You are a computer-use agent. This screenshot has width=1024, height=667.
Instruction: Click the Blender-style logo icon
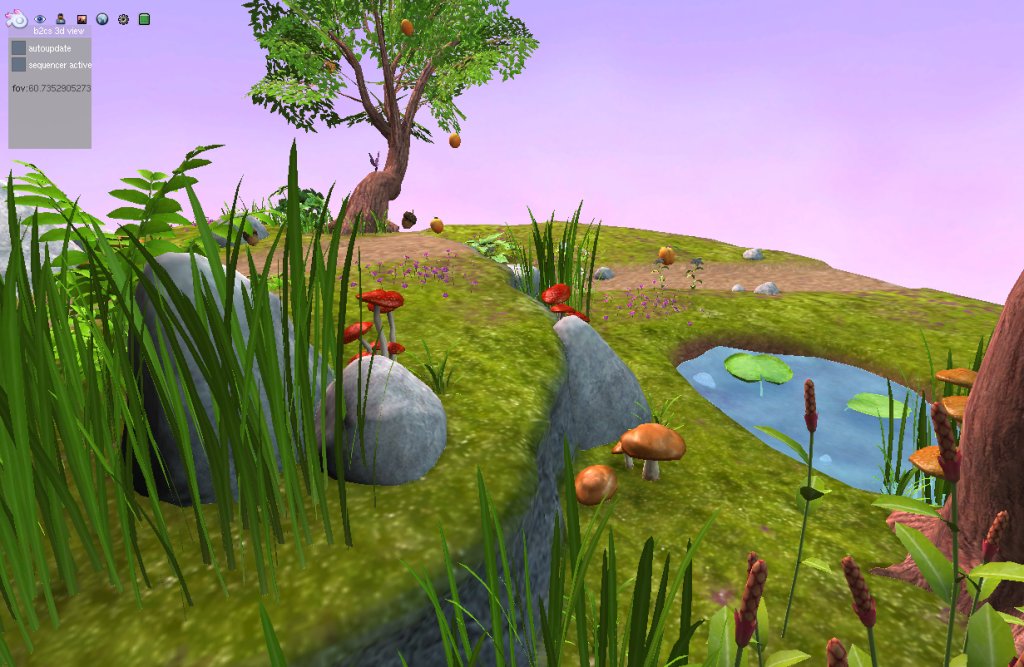(16, 19)
